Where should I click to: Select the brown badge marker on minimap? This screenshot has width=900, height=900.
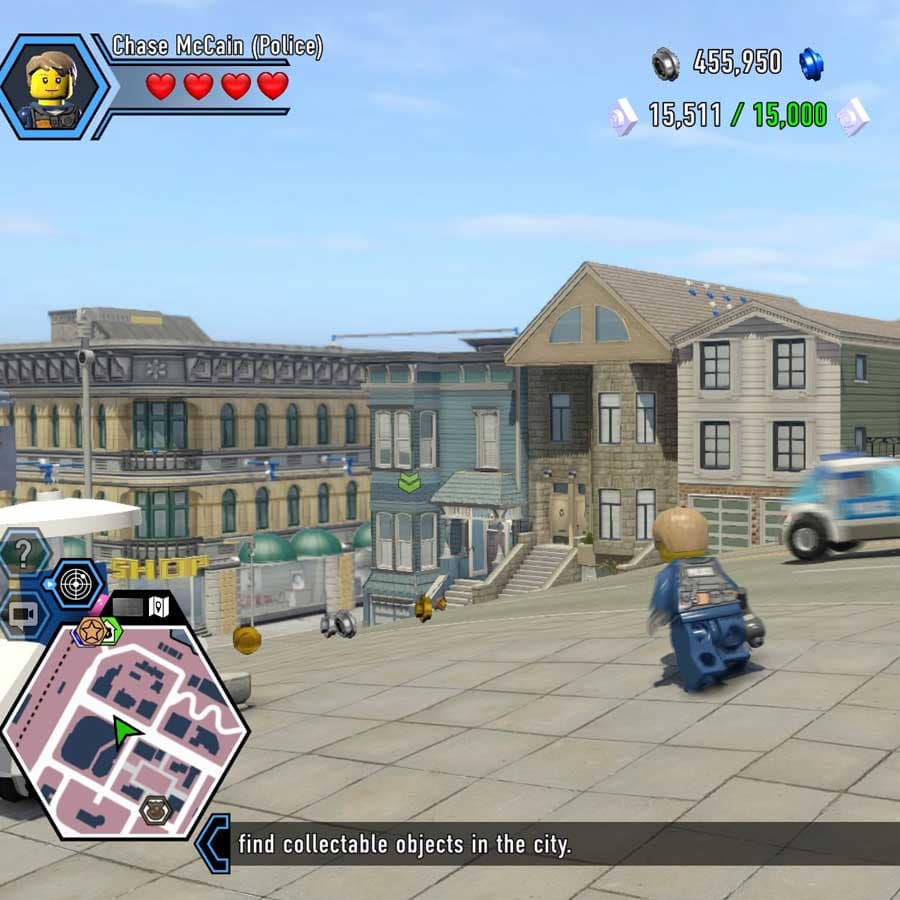click(155, 809)
